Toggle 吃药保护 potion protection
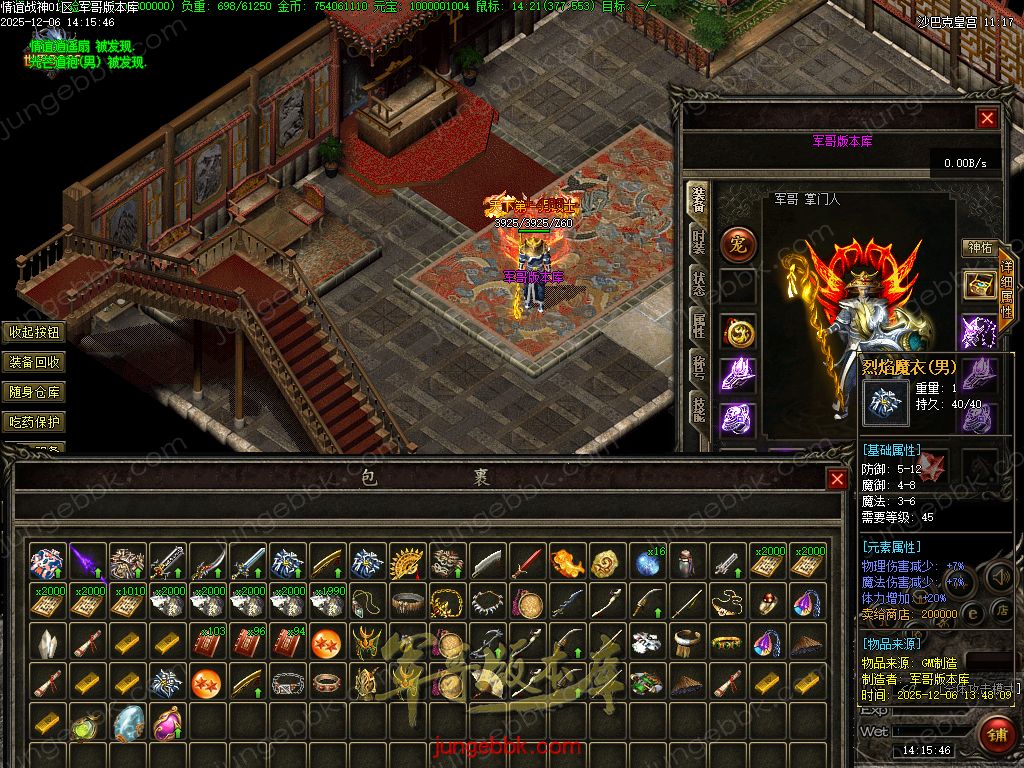1024x768 pixels. pyautogui.click(x=34, y=422)
